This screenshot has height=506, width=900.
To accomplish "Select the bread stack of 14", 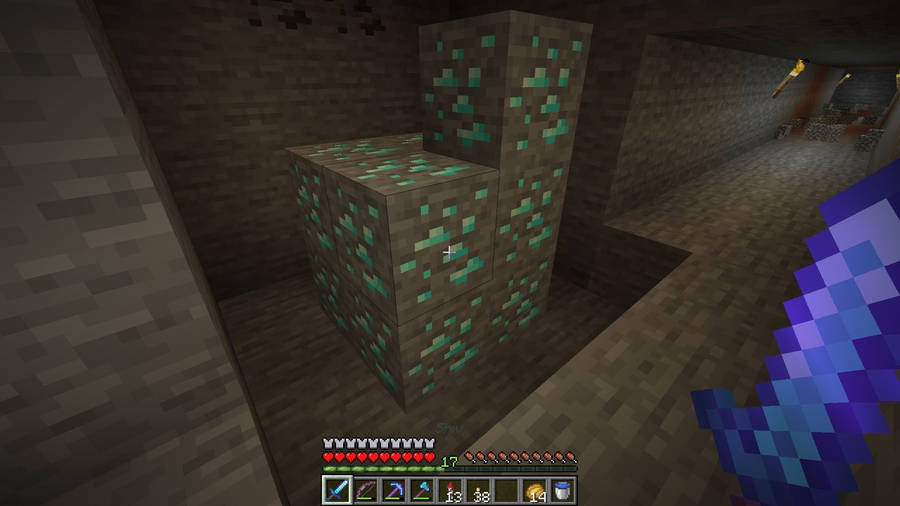I will 535,490.
